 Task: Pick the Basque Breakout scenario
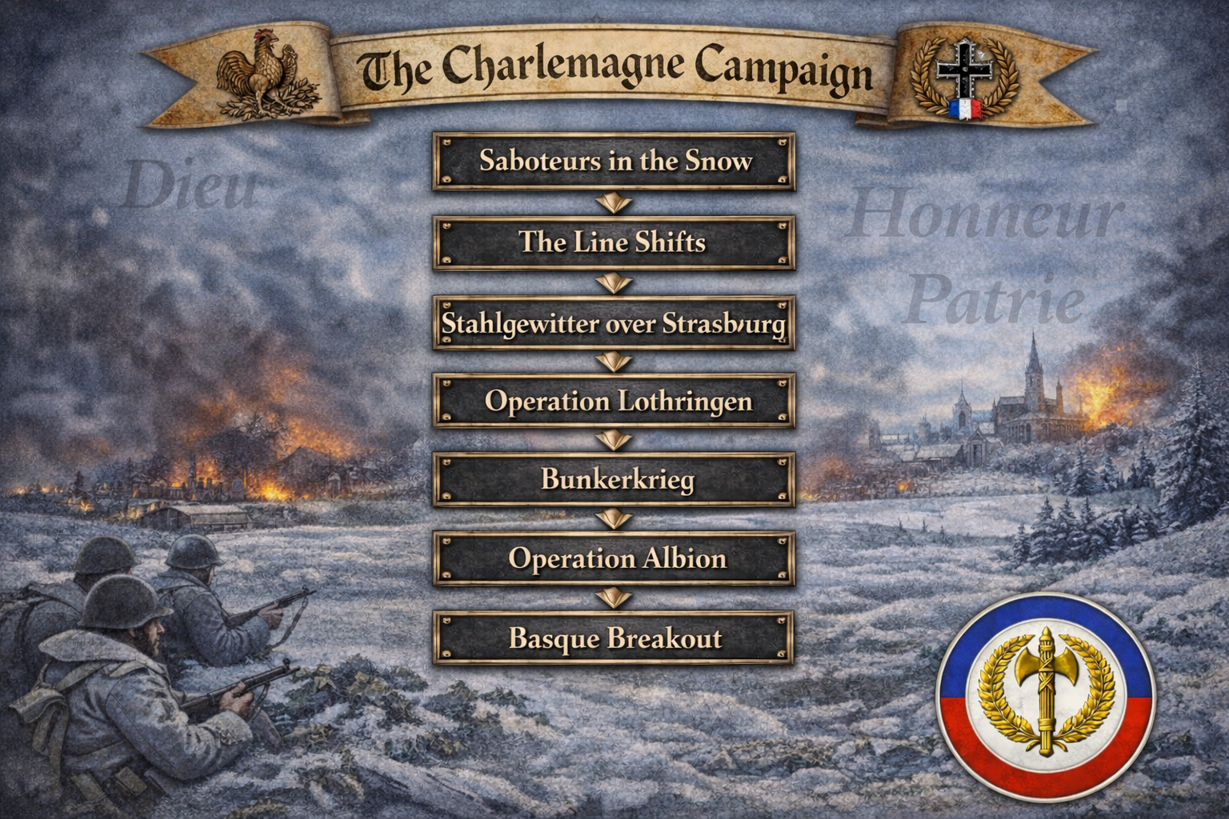(614, 638)
